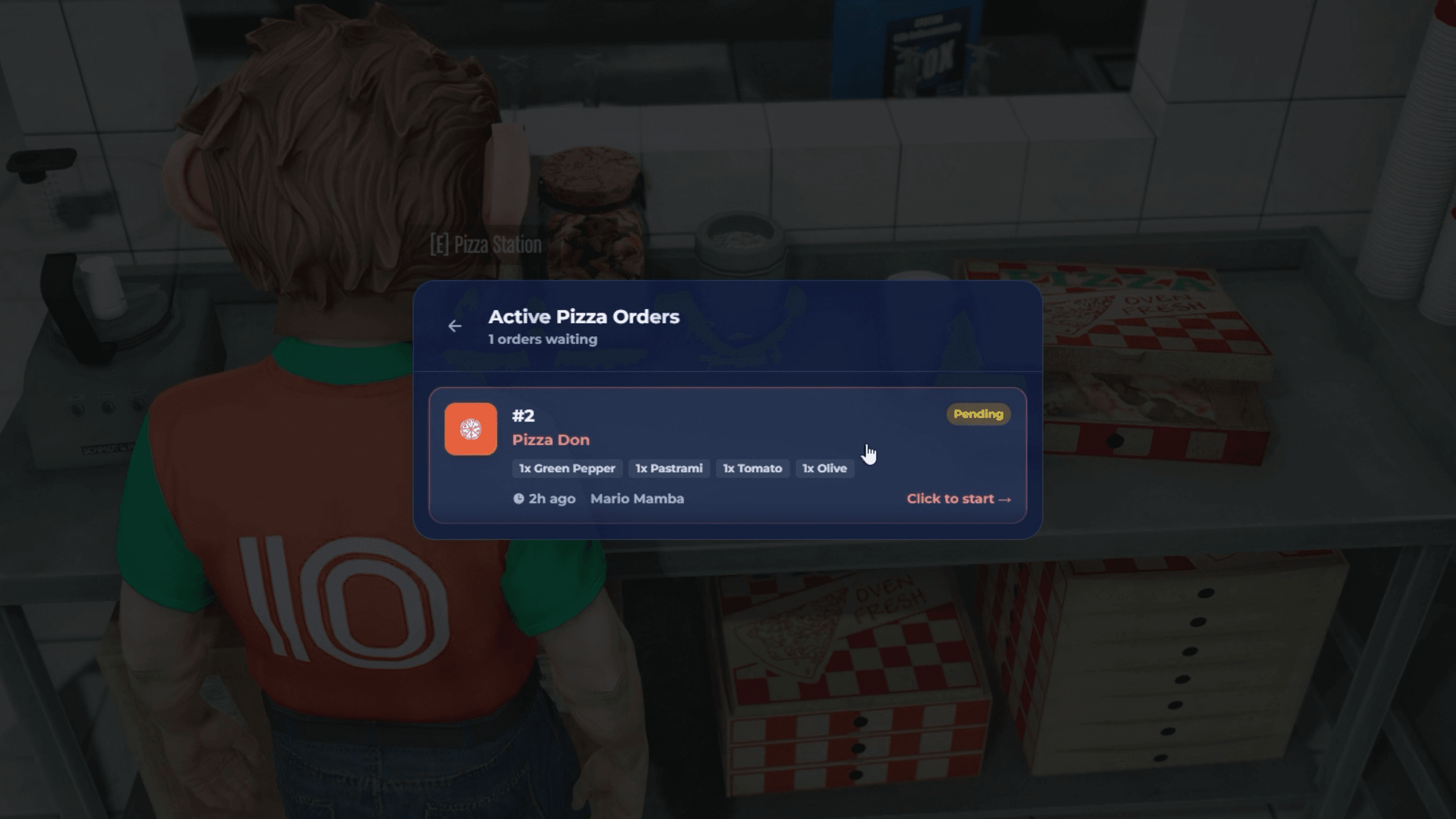Open the Pizza Don restaurant name link
The width and height of the screenshot is (1456, 819).
pyautogui.click(x=552, y=440)
